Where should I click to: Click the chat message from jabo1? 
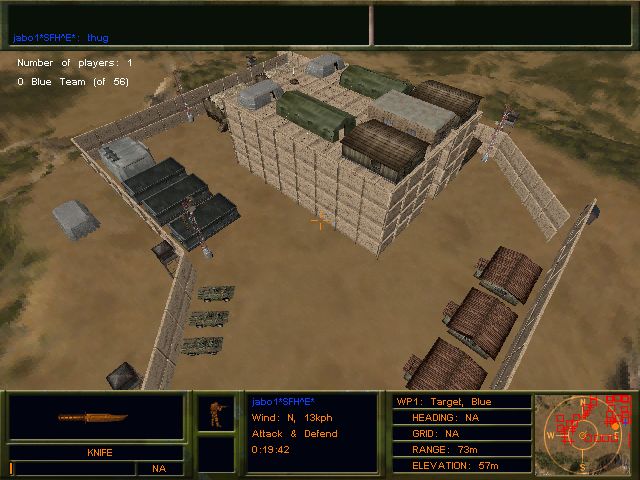tap(61, 38)
